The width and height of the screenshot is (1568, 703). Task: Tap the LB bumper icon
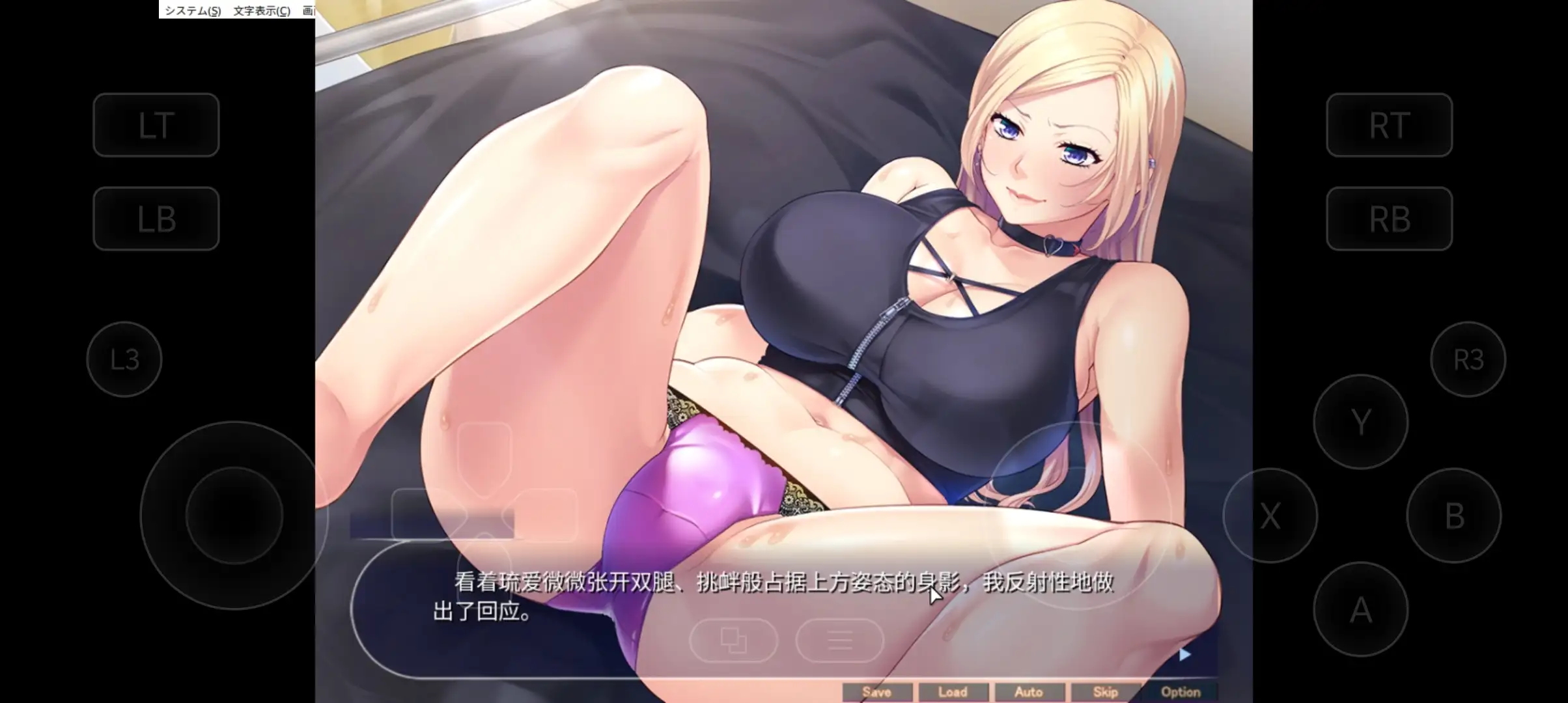[x=156, y=219]
